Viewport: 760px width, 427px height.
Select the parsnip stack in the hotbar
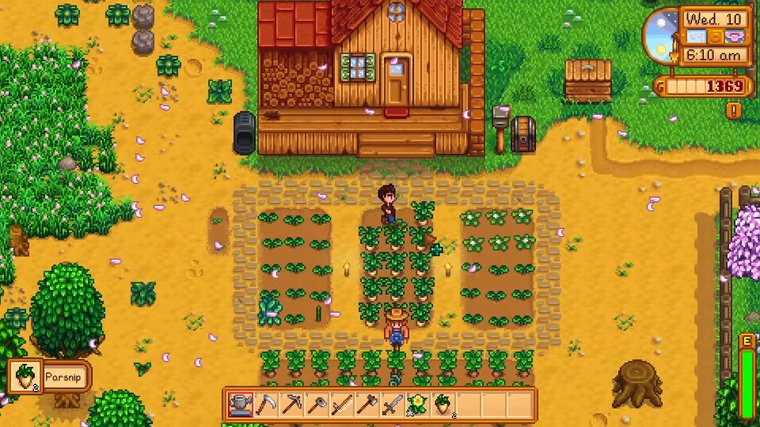[441, 404]
